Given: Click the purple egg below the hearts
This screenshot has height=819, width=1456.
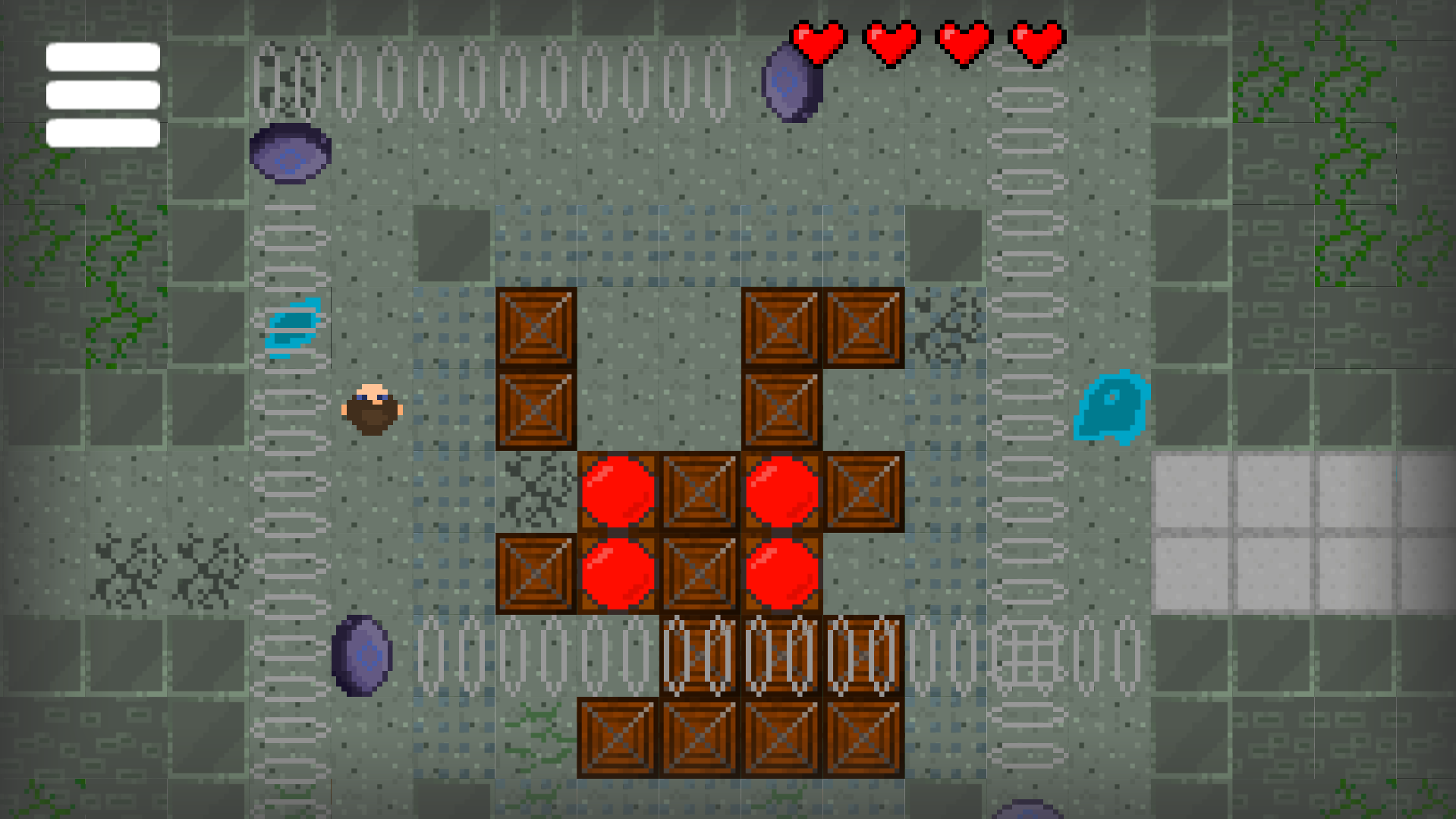Looking at the screenshot, I should coord(789,83).
